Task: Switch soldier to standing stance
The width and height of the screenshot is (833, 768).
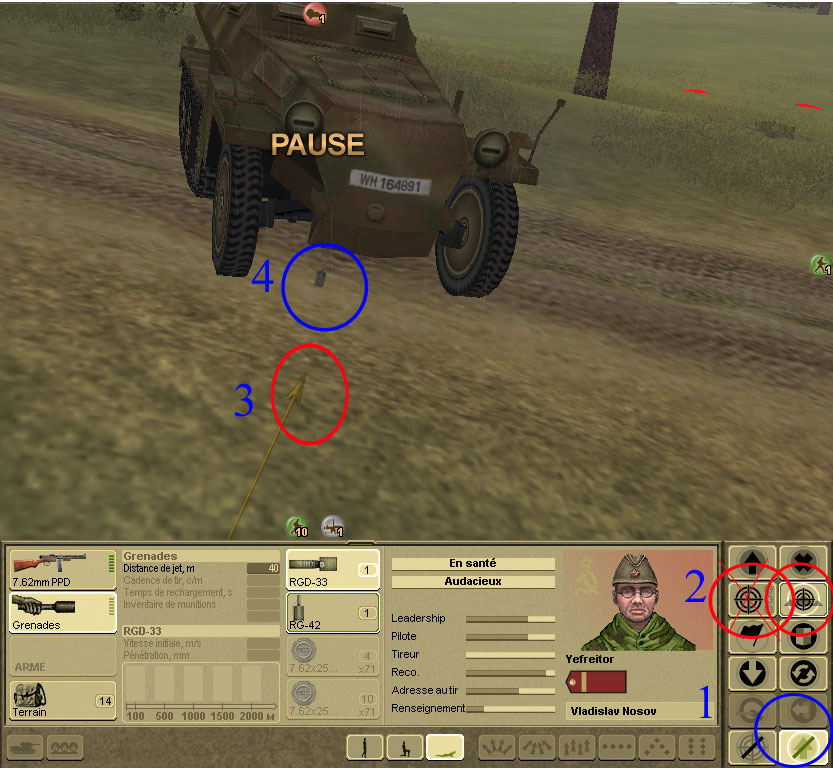Action: (365, 746)
